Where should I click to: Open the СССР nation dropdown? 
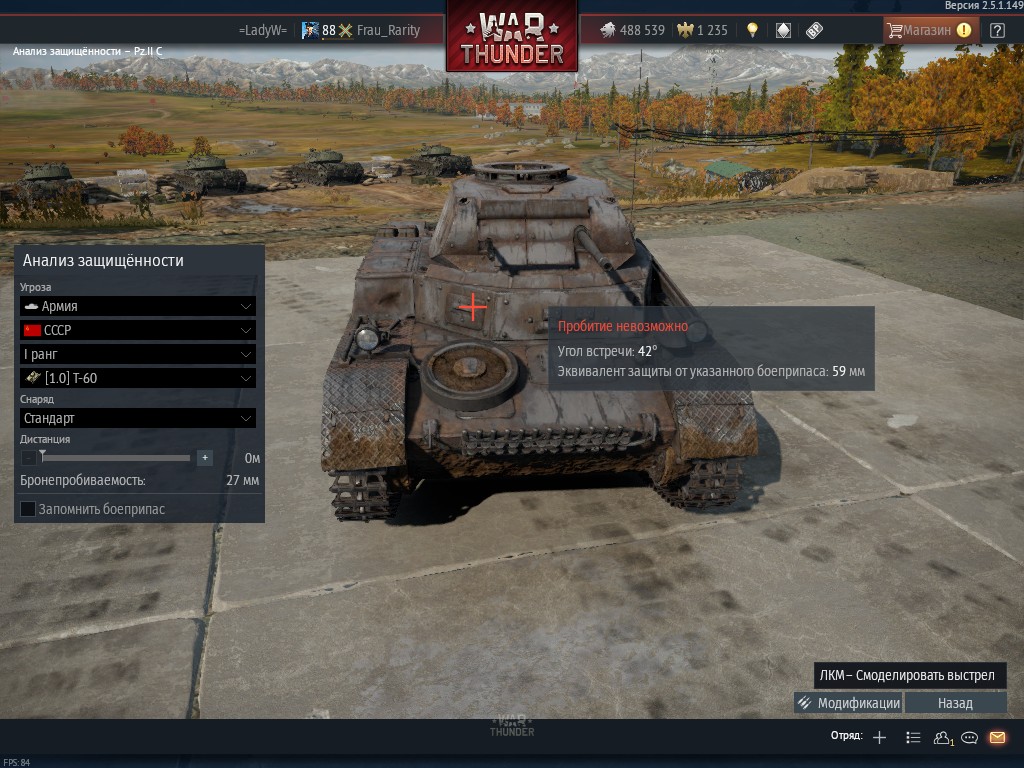click(x=137, y=330)
